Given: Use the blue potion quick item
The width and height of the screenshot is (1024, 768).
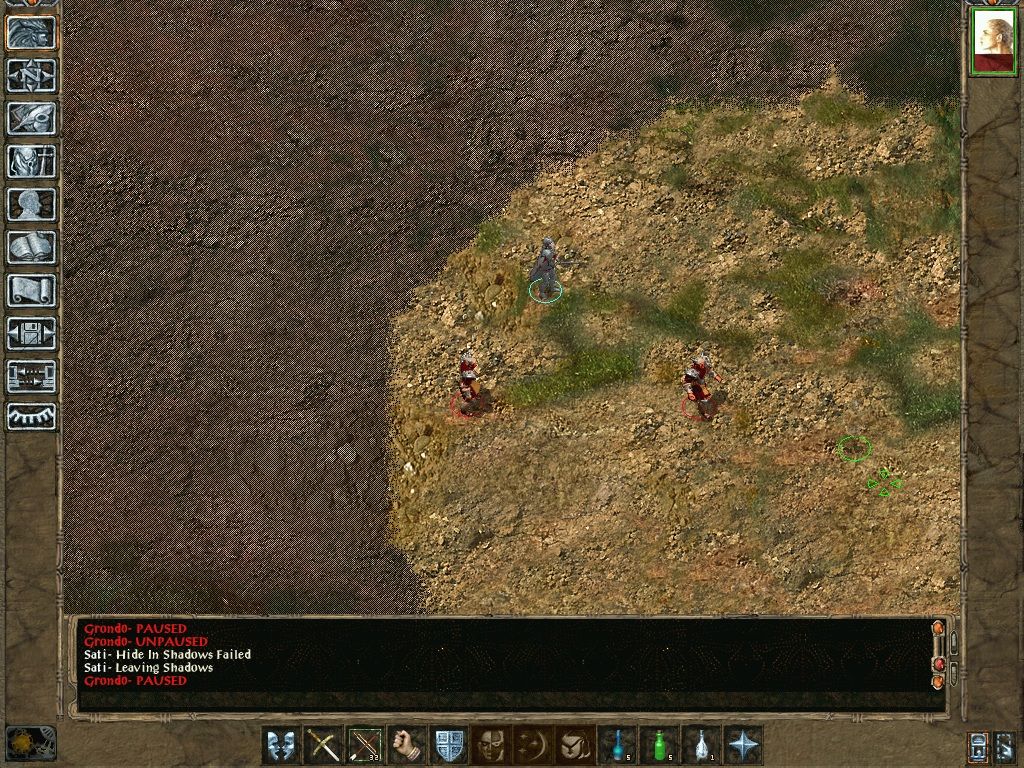Looking at the screenshot, I should pyautogui.click(x=616, y=745).
